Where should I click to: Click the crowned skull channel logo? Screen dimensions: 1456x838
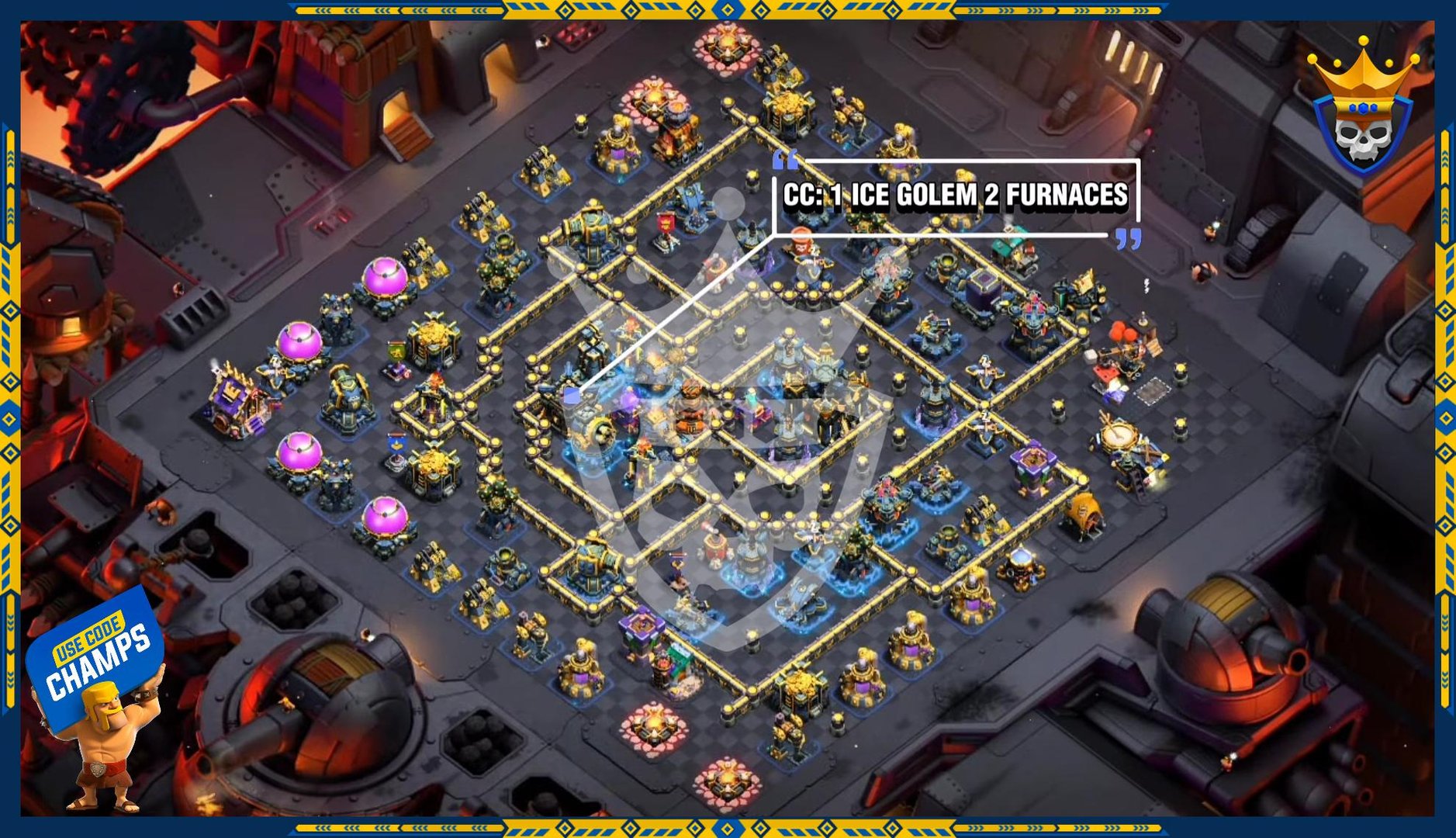pos(1362,109)
